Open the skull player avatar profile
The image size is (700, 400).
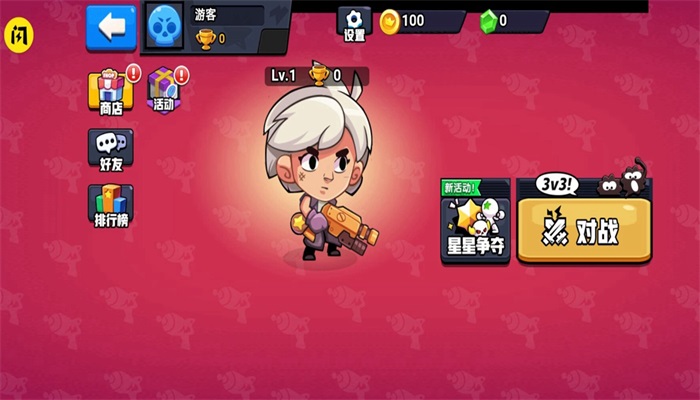coord(164,25)
